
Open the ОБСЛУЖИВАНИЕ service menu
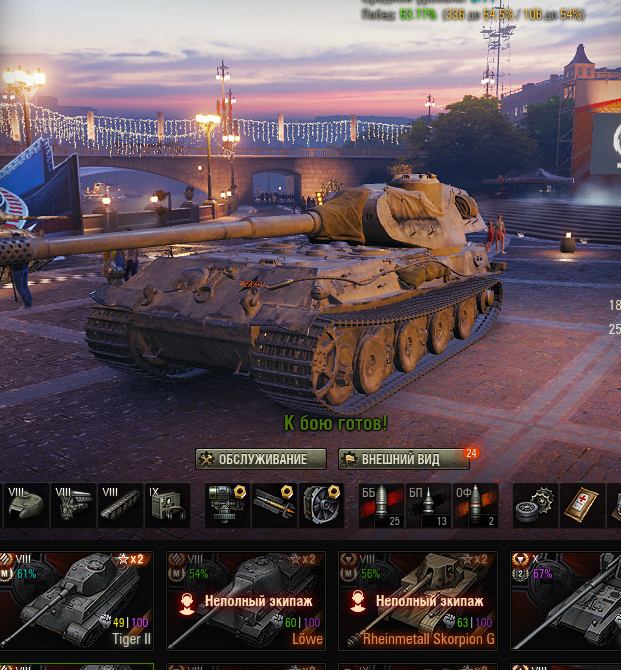[x=261, y=459]
